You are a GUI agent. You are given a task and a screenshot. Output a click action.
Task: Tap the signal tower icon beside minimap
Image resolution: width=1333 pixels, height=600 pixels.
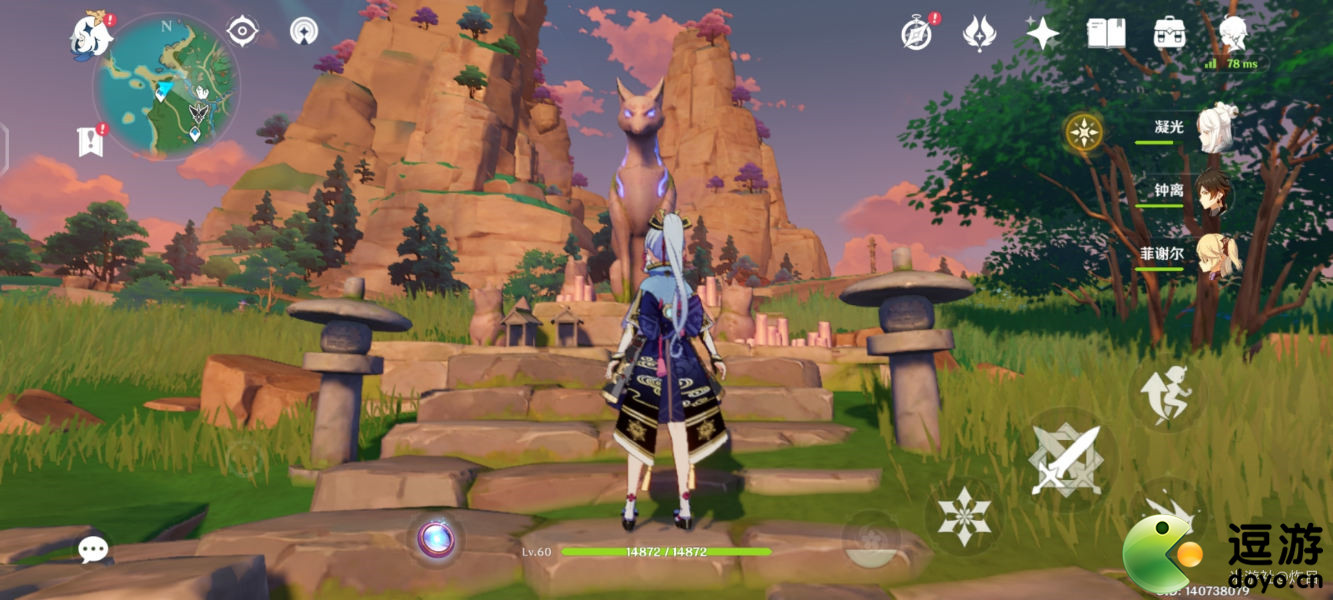(x=304, y=31)
